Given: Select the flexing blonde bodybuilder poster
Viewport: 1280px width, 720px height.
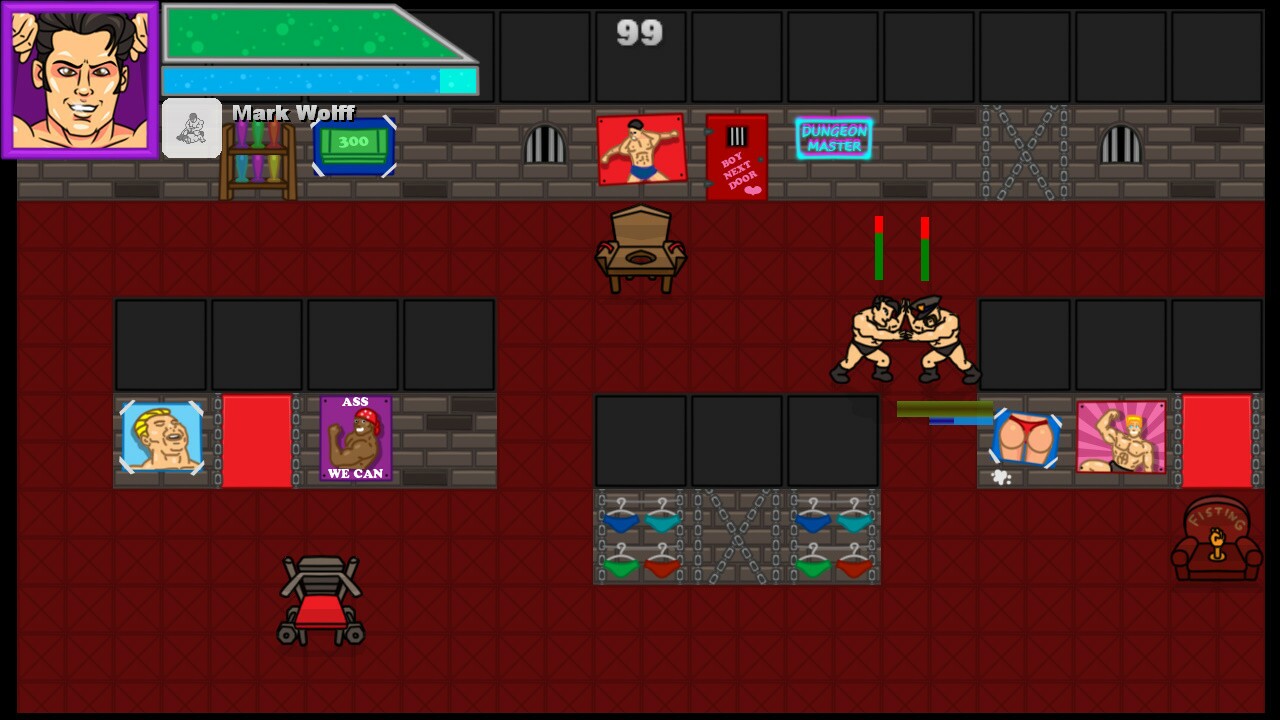Looking at the screenshot, I should pyautogui.click(x=1120, y=438).
